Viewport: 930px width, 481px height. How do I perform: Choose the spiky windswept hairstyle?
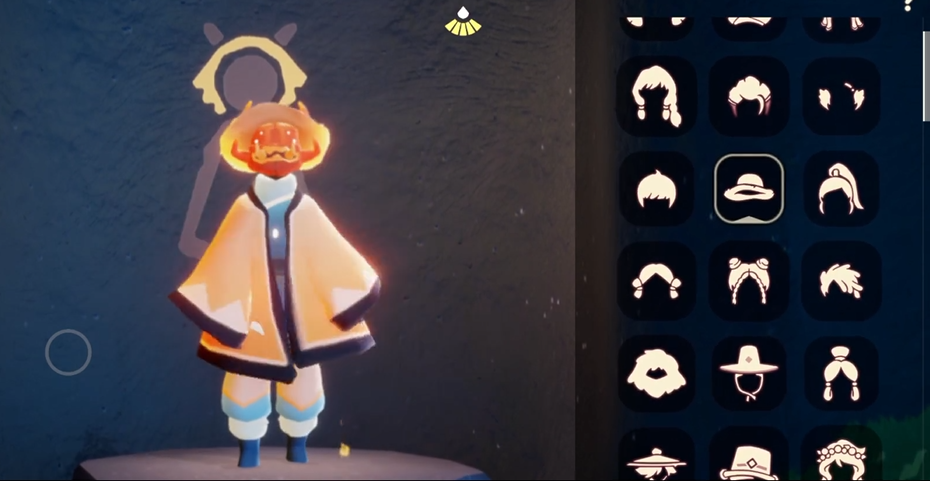(841, 281)
